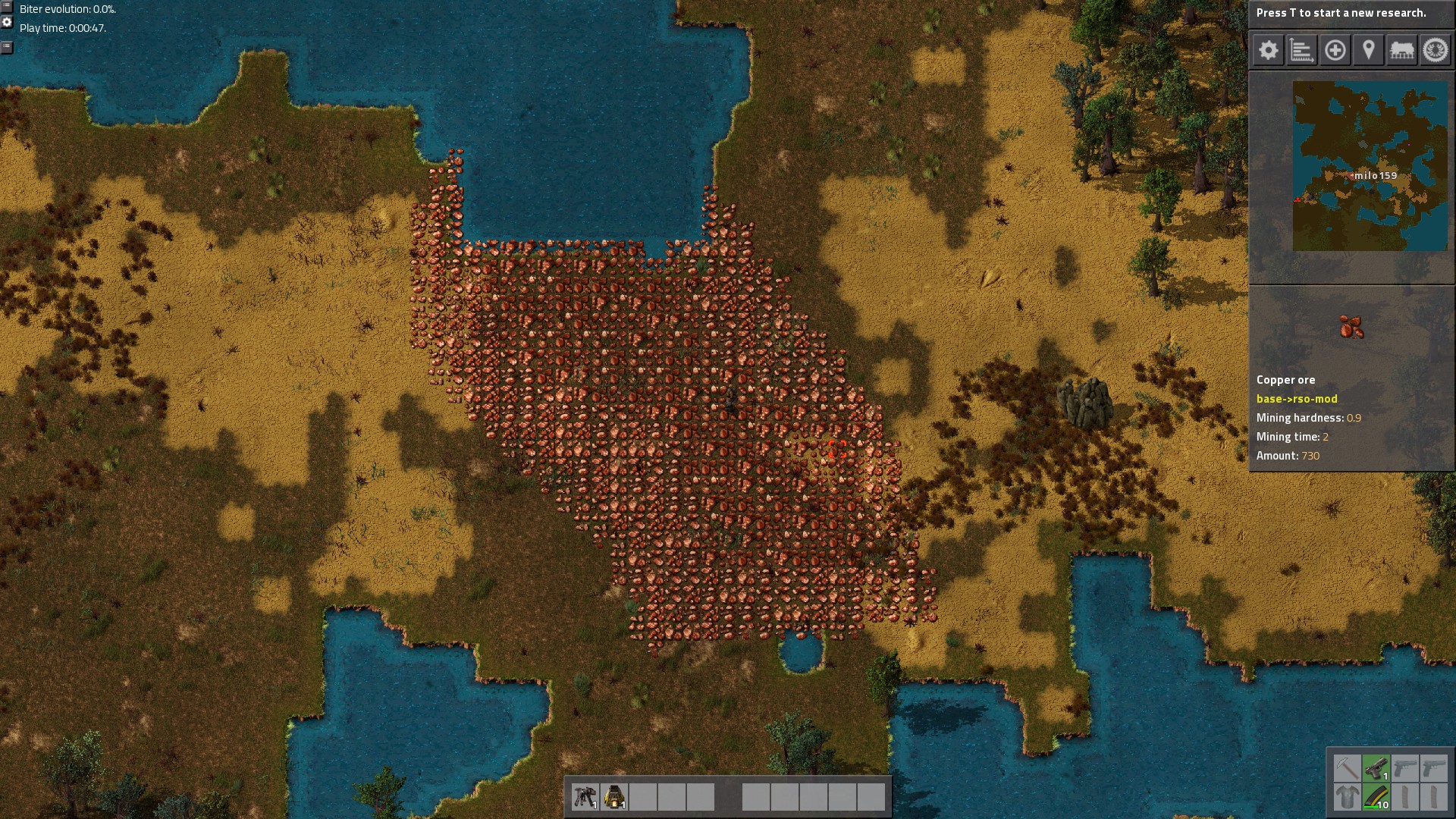The height and width of the screenshot is (819, 1456).
Task: Click the pickaxe tool slot
Action: click(x=1347, y=768)
